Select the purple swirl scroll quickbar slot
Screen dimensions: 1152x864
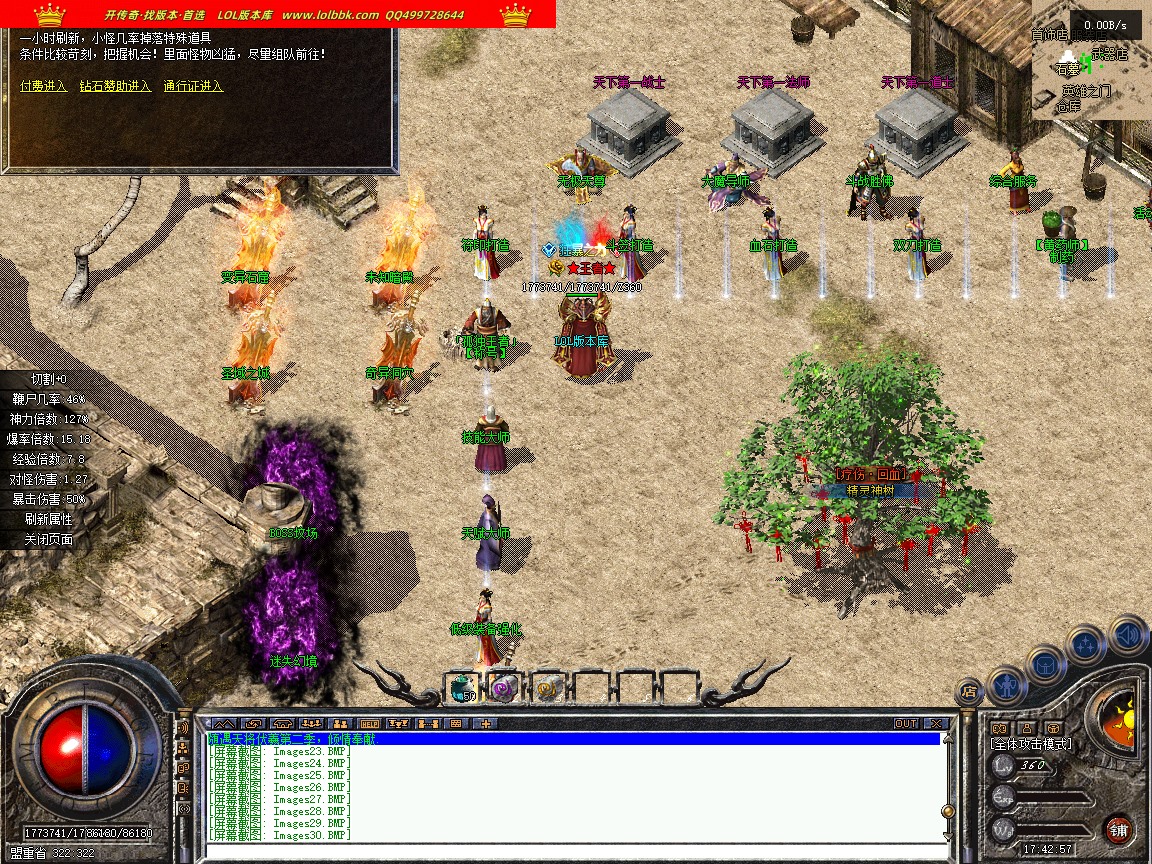pyautogui.click(x=503, y=687)
